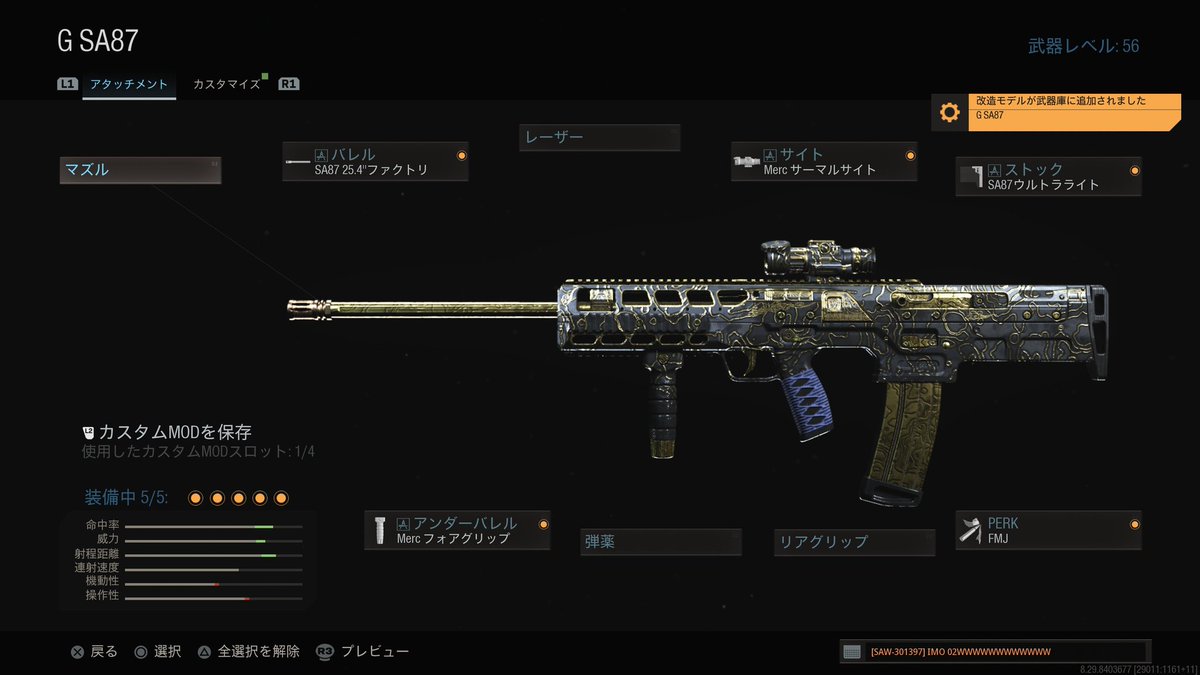This screenshot has width=1200, height=675.
Task: Open the アンダーバレル Merc フォアグリップ slot
Action: click(x=457, y=530)
